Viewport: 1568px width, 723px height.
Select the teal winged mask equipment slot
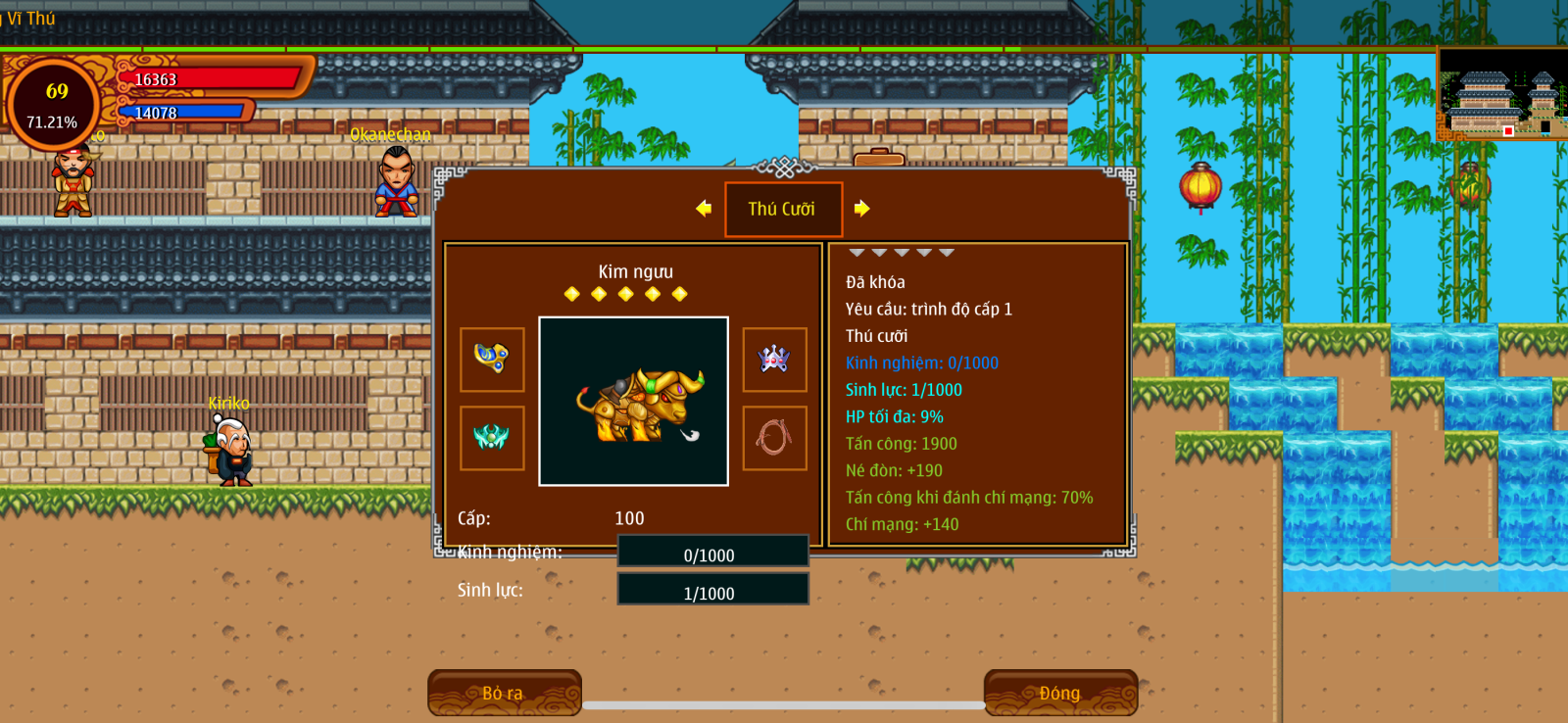(x=492, y=438)
